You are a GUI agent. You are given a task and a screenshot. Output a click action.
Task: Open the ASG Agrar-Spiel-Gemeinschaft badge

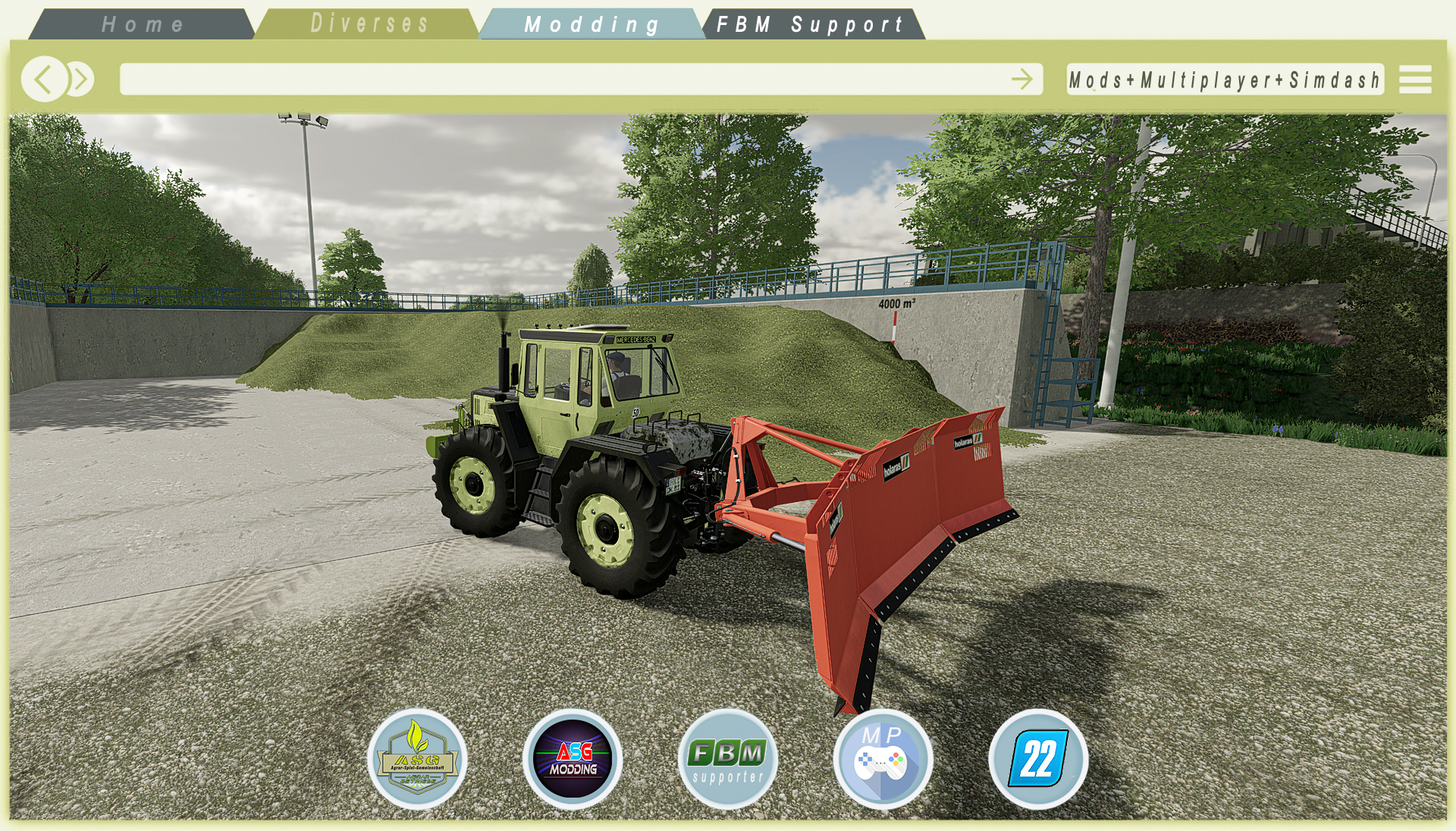click(417, 759)
